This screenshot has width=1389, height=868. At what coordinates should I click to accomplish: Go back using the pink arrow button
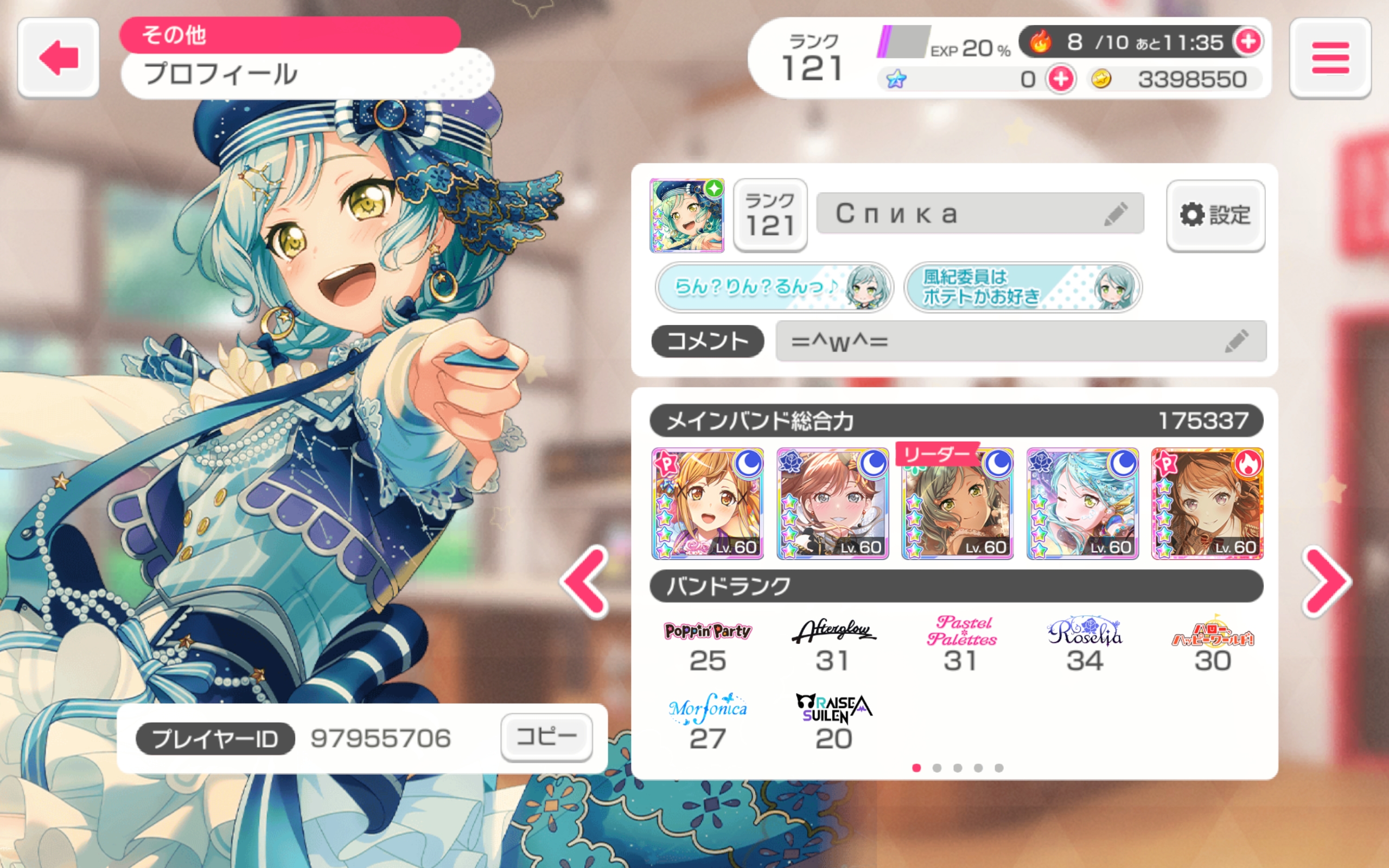pyautogui.click(x=58, y=58)
